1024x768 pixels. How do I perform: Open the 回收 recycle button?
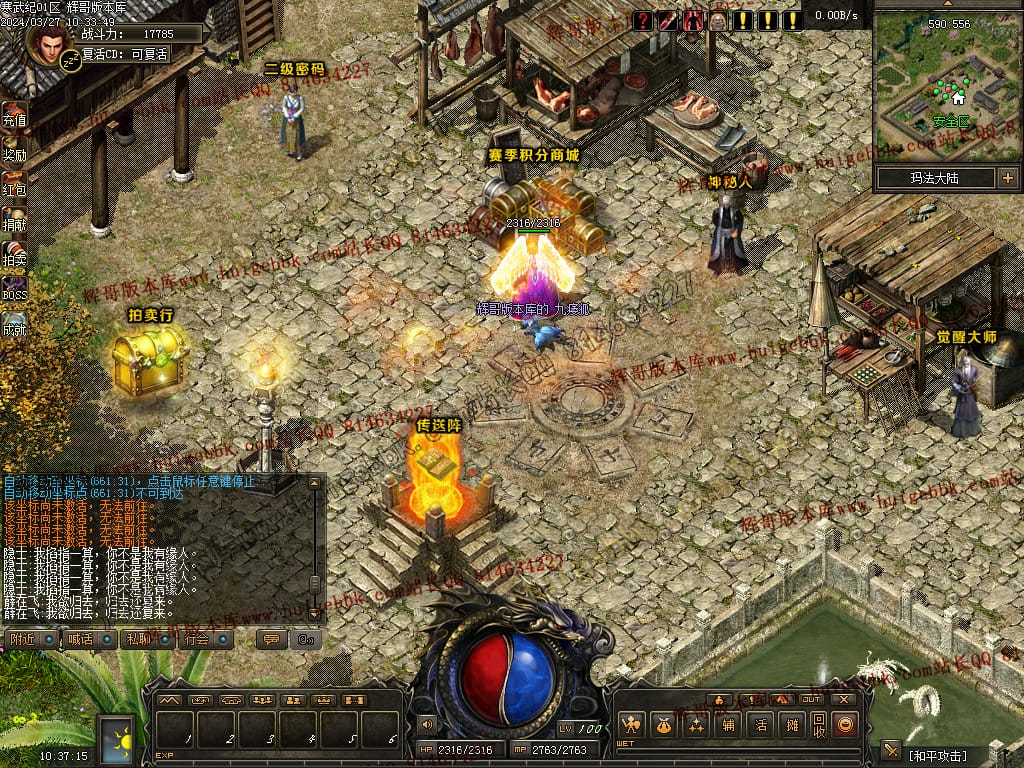819,725
